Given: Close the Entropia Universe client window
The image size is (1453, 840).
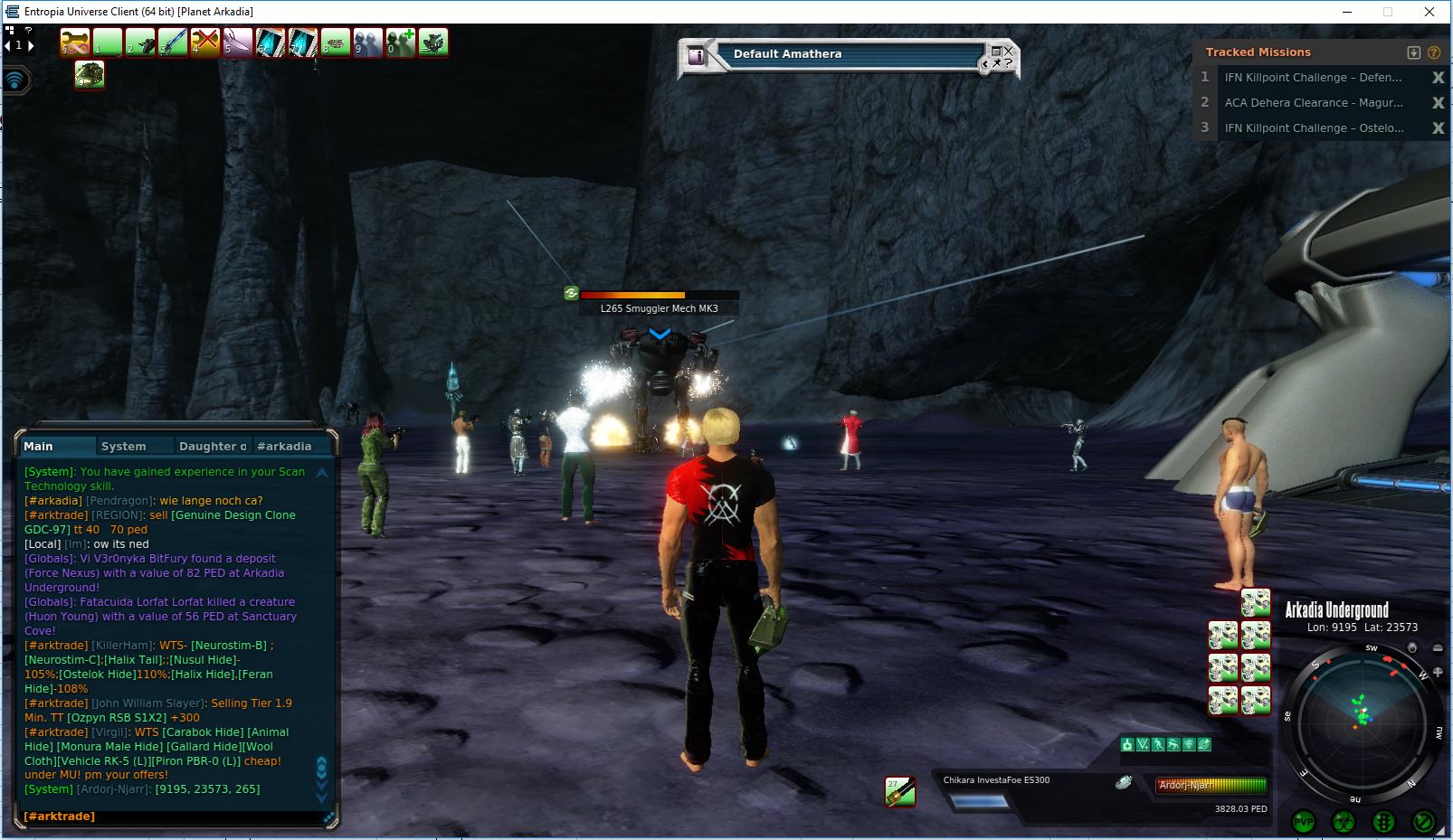Looking at the screenshot, I should pos(1429,12).
